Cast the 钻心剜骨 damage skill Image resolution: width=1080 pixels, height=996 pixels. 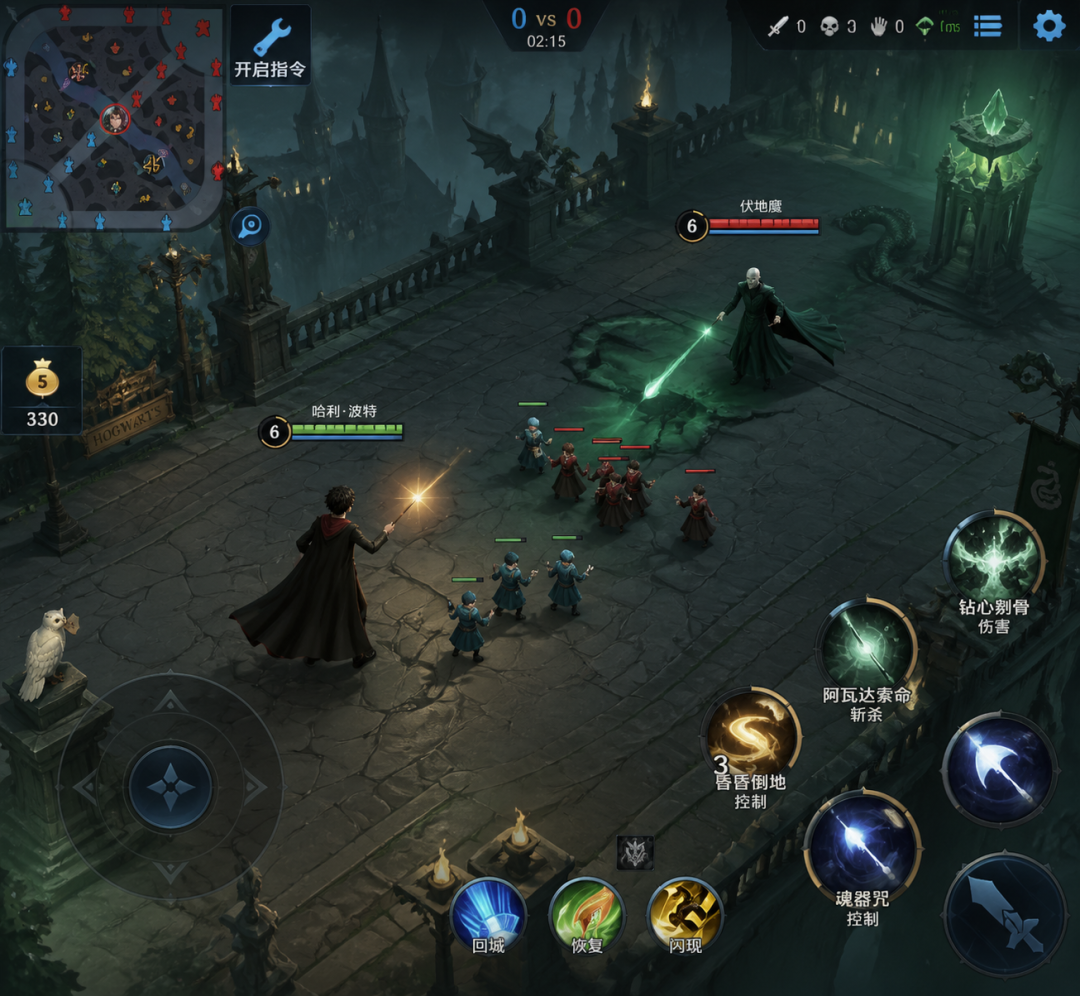[x=994, y=560]
